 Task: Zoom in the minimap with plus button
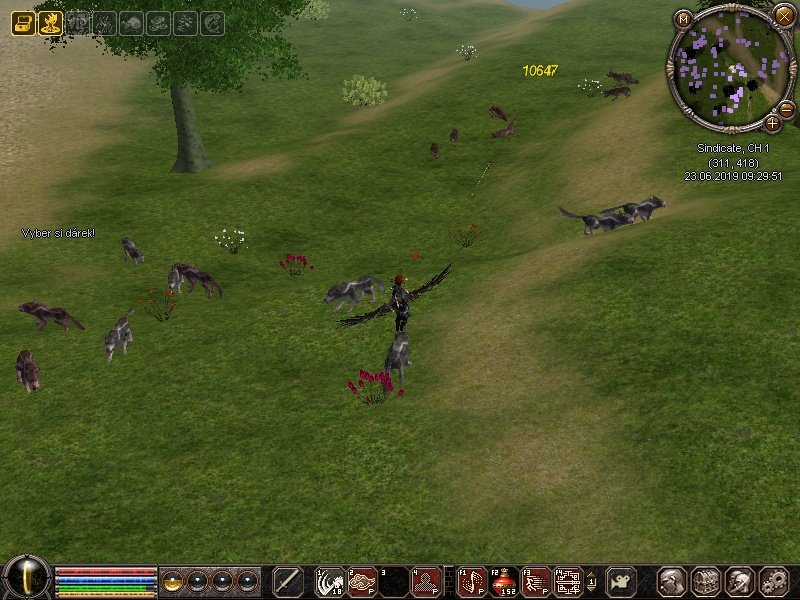point(772,124)
